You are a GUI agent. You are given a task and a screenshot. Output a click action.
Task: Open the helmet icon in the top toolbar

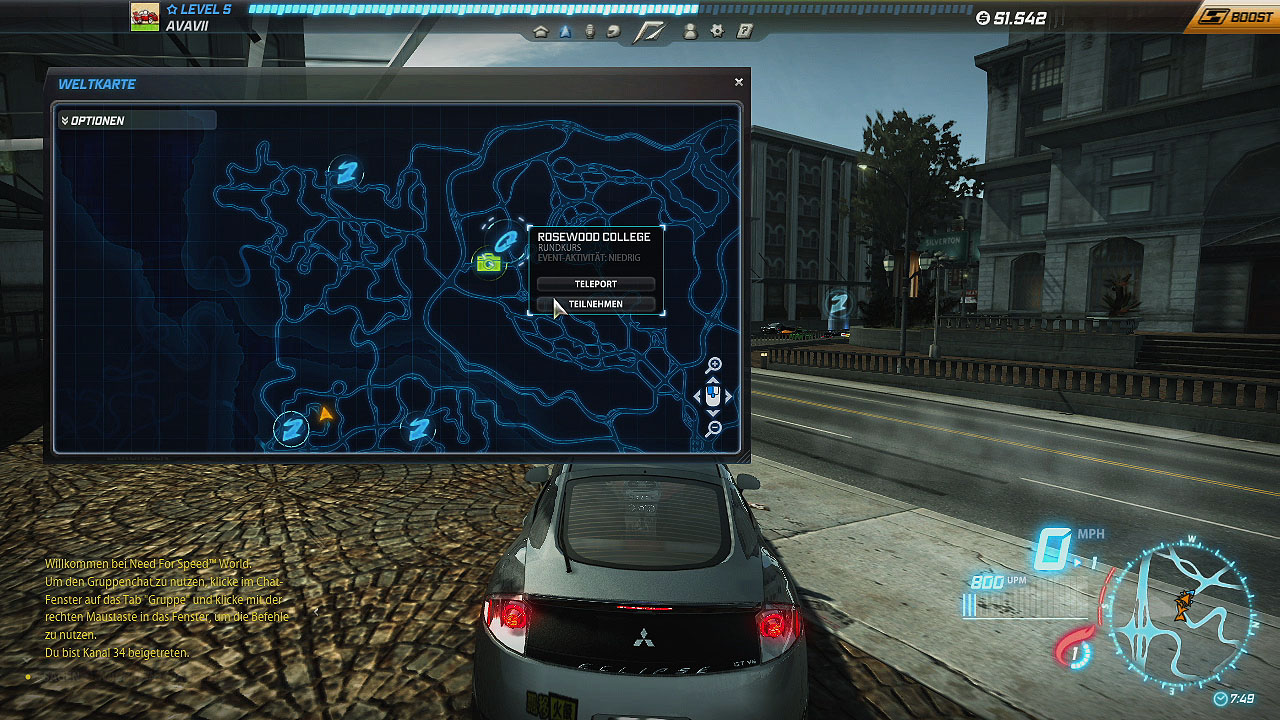(x=613, y=32)
